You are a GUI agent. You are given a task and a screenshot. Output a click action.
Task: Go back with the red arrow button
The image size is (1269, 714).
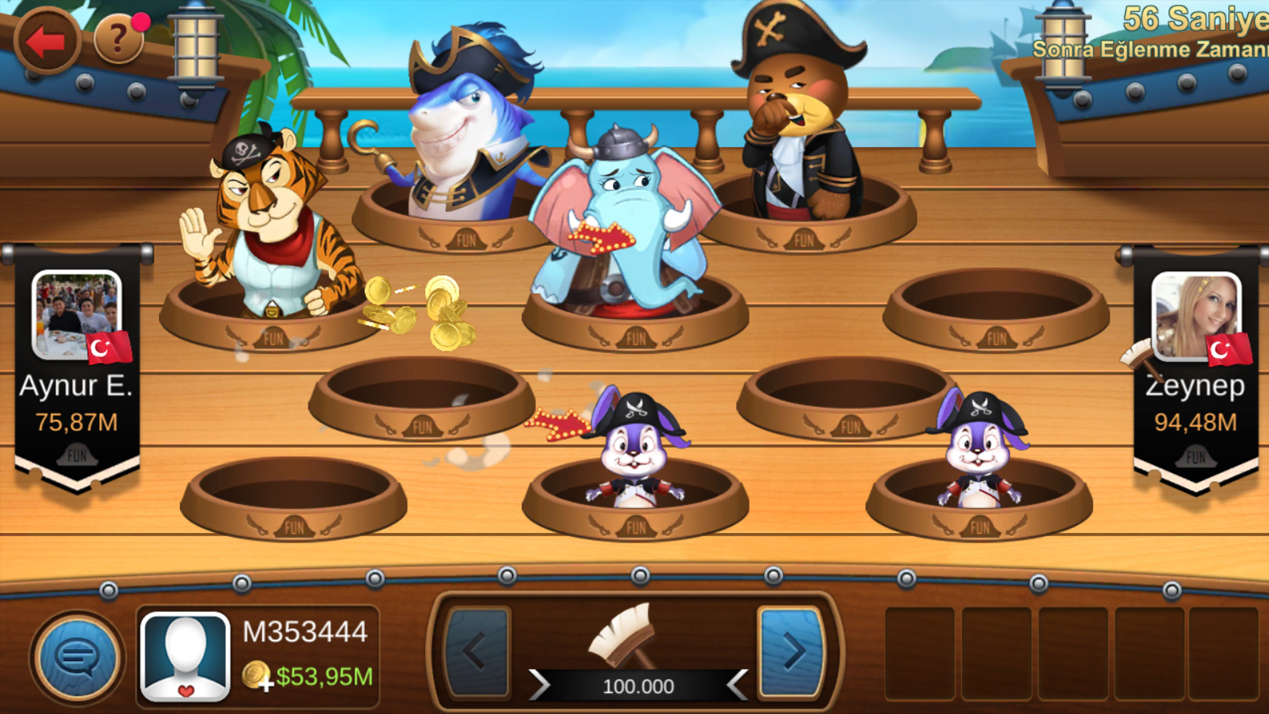tap(46, 41)
